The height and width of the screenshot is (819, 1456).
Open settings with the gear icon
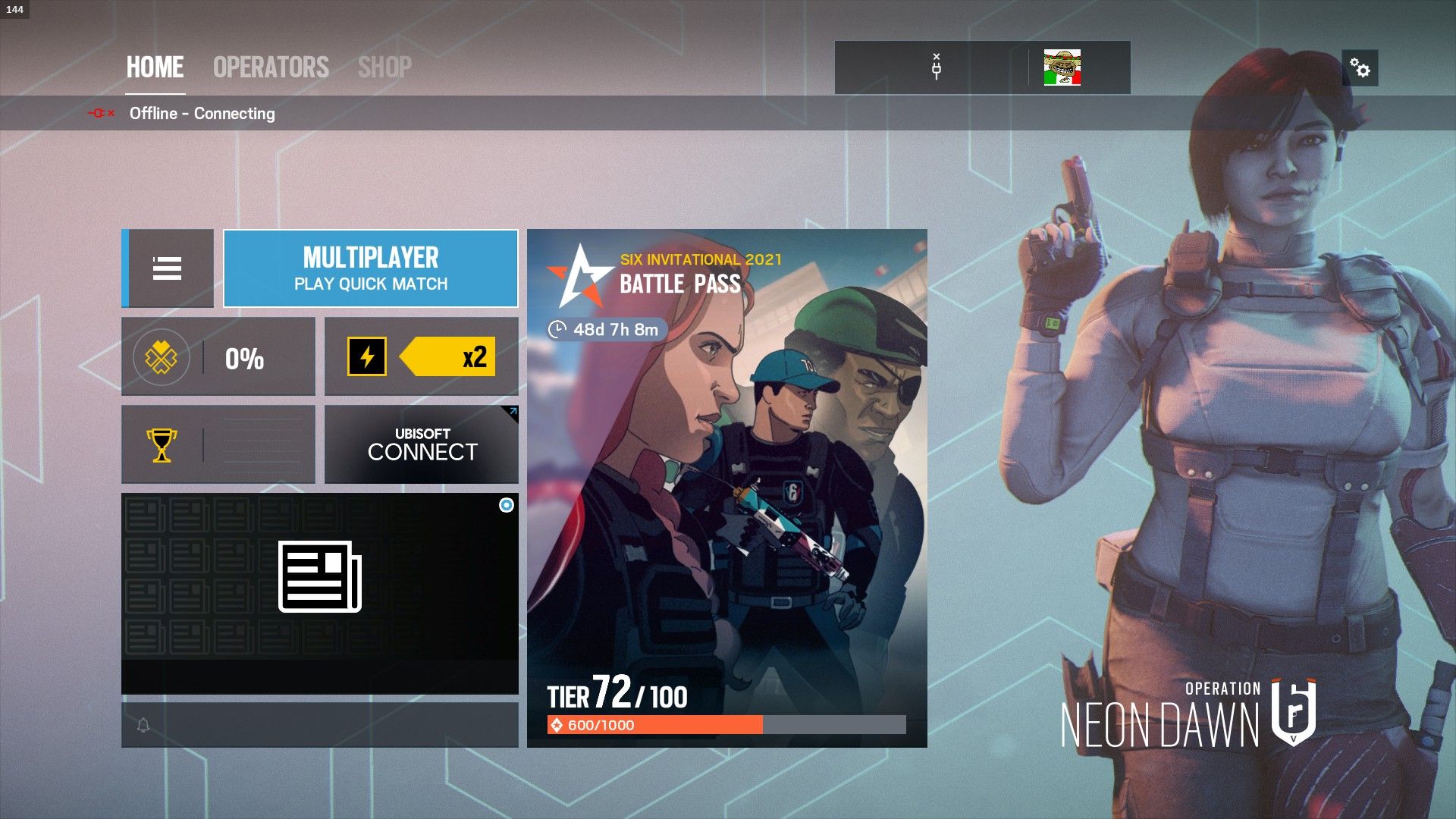pos(1360,69)
